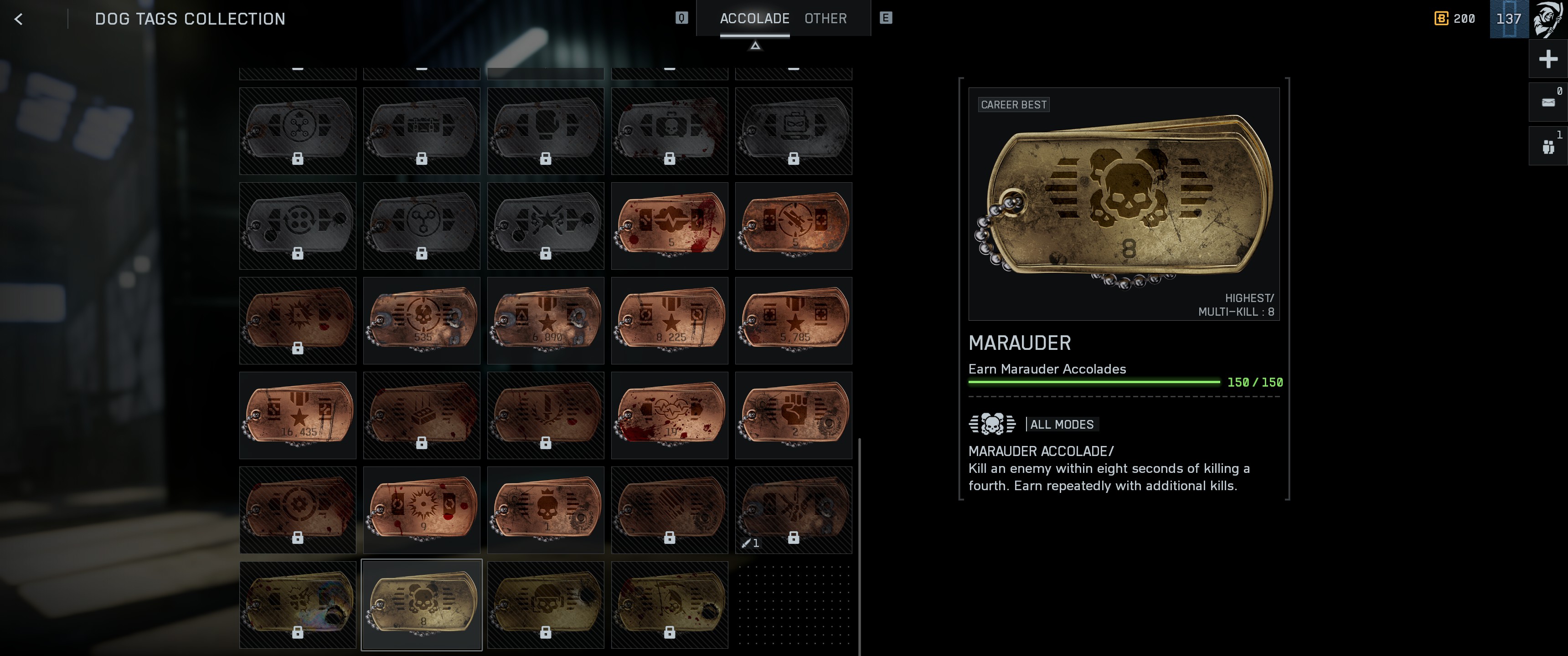The image size is (1568, 656).
Task: Select the dog tag showing 8,225
Action: [x=670, y=321]
